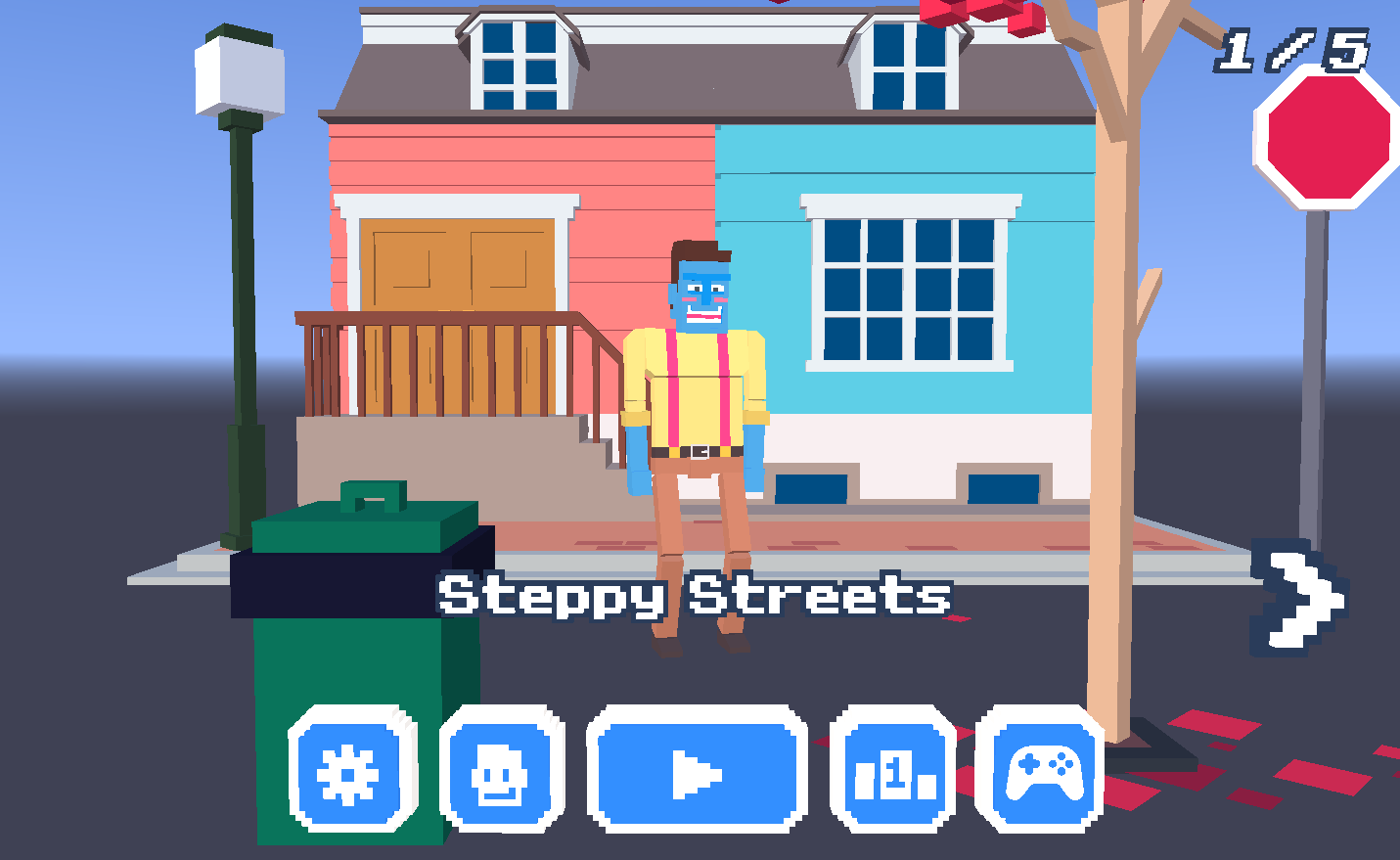Select the Steppy Streets level banner

695,592
